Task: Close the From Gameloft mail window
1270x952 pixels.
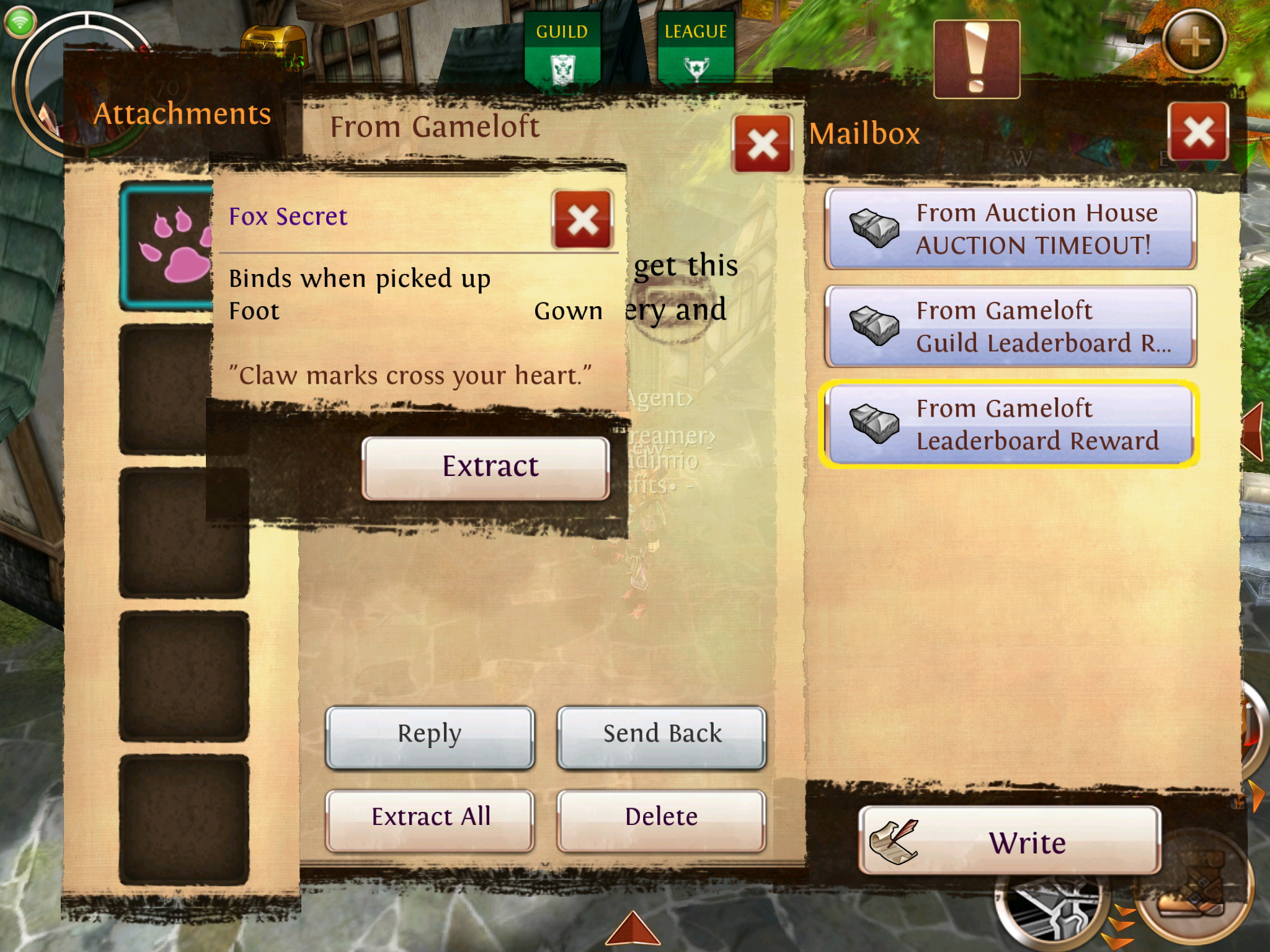Action: pyautogui.click(x=762, y=144)
